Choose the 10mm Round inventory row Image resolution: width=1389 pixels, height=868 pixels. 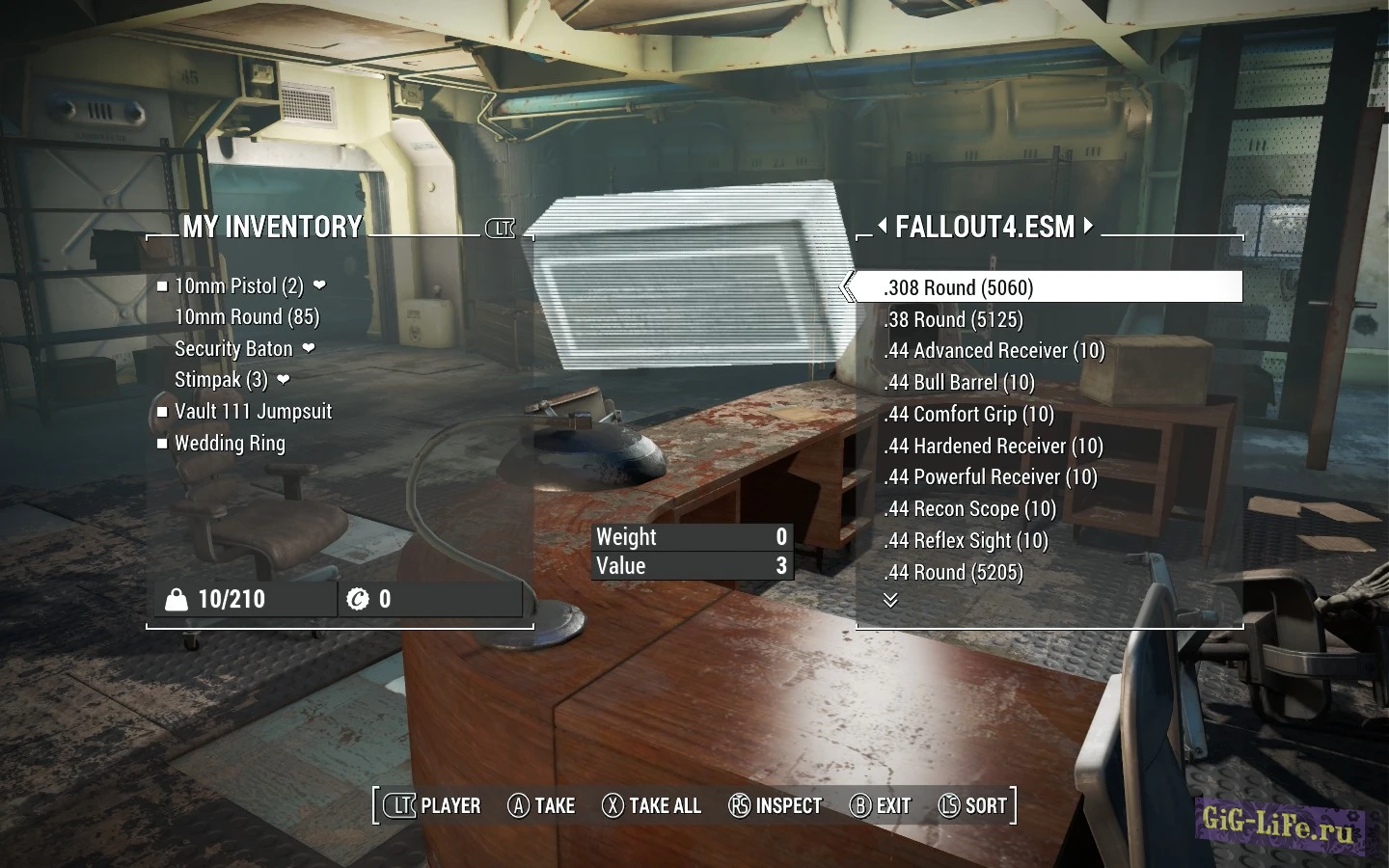[247, 317]
